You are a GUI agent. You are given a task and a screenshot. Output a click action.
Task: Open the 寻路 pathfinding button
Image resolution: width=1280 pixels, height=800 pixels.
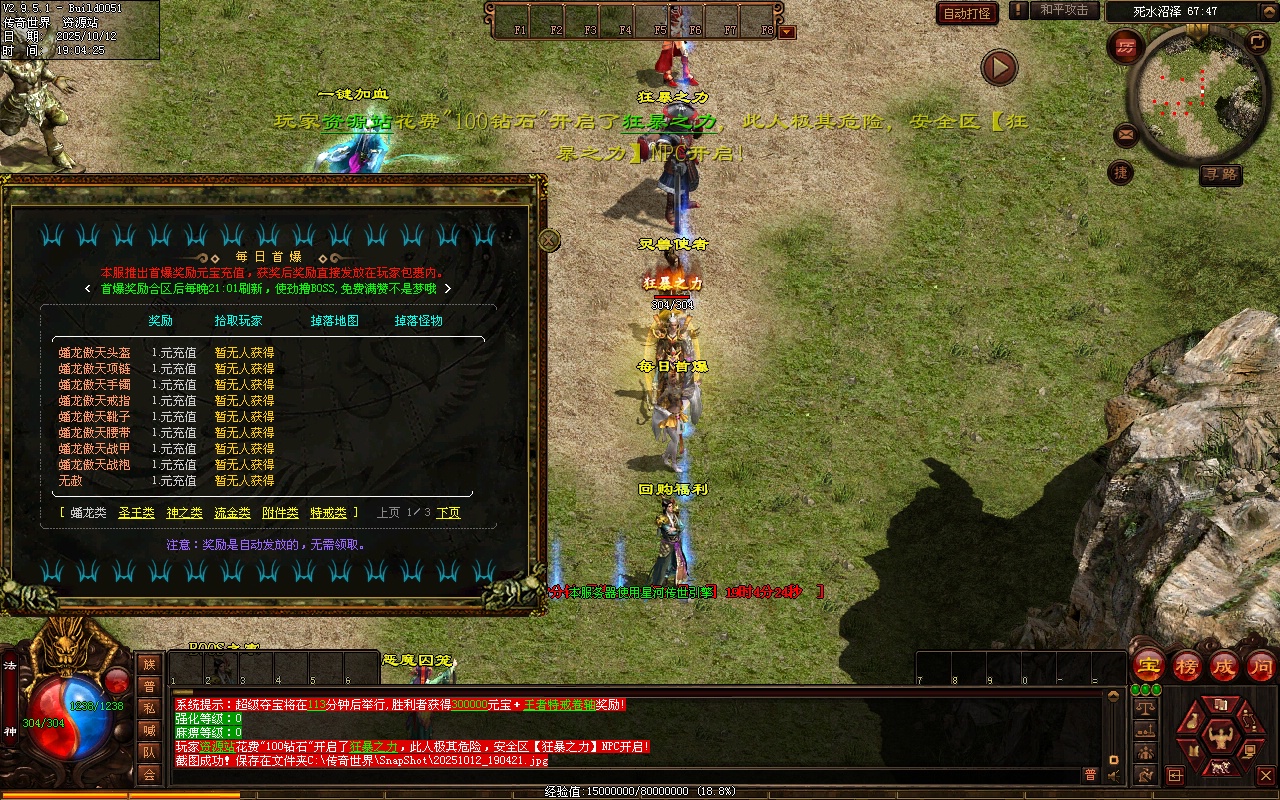[x=1220, y=174]
